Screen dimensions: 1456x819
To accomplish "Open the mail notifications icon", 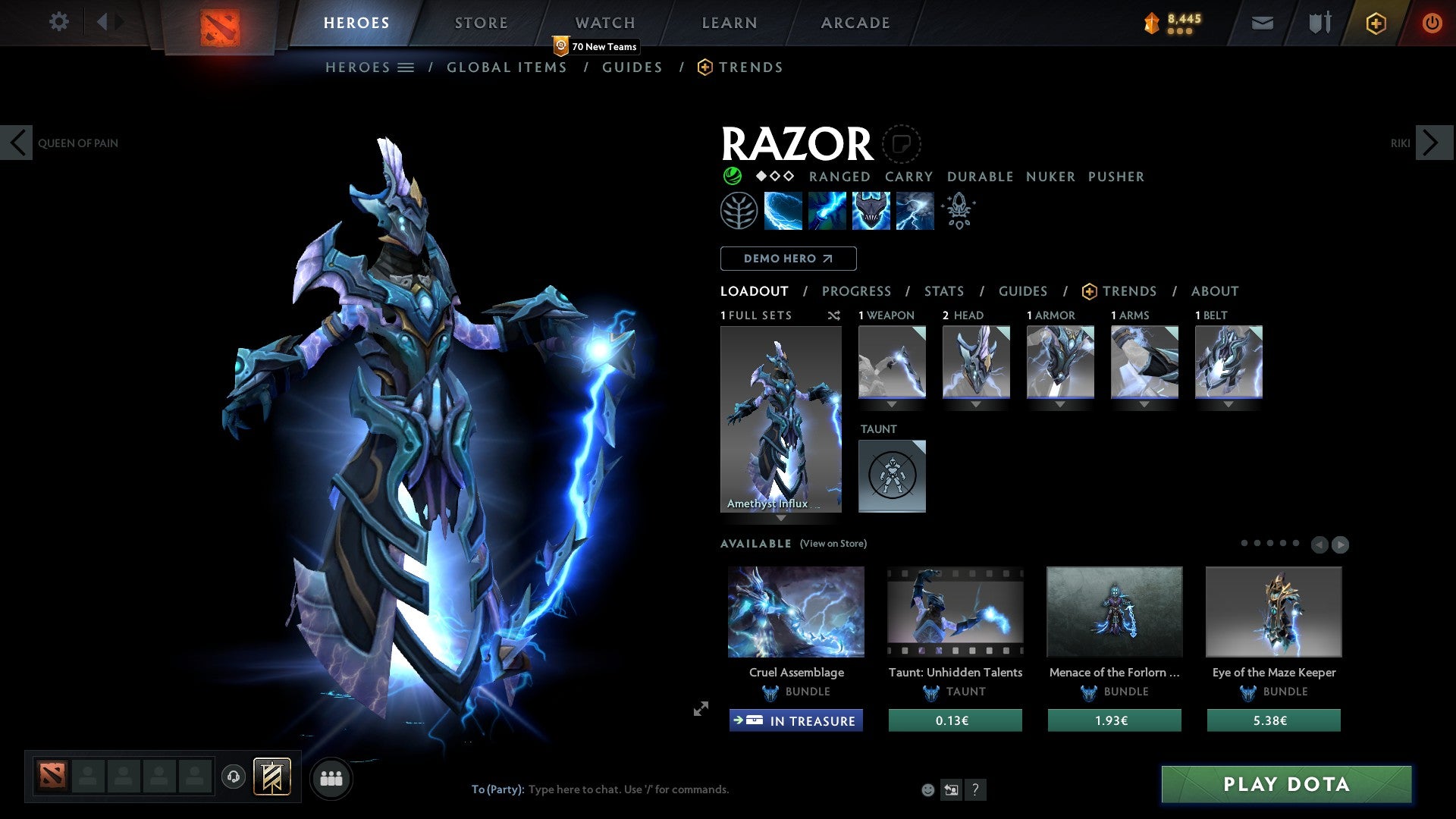I will (1261, 23).
